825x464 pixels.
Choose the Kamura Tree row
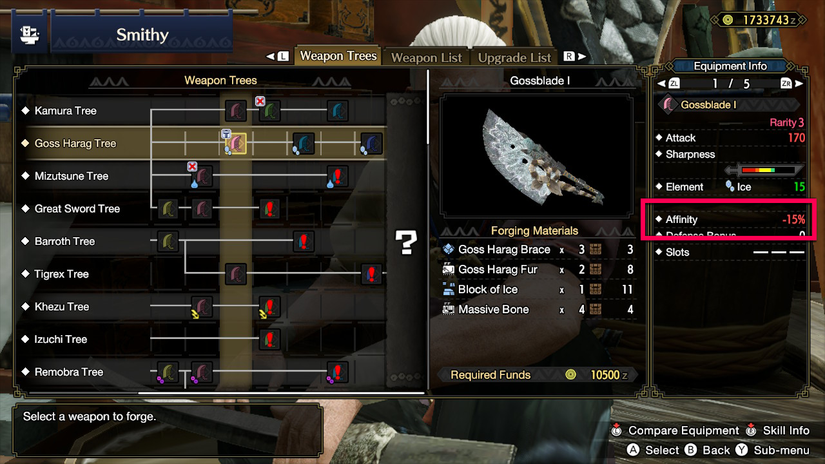(x=65, y=111)
